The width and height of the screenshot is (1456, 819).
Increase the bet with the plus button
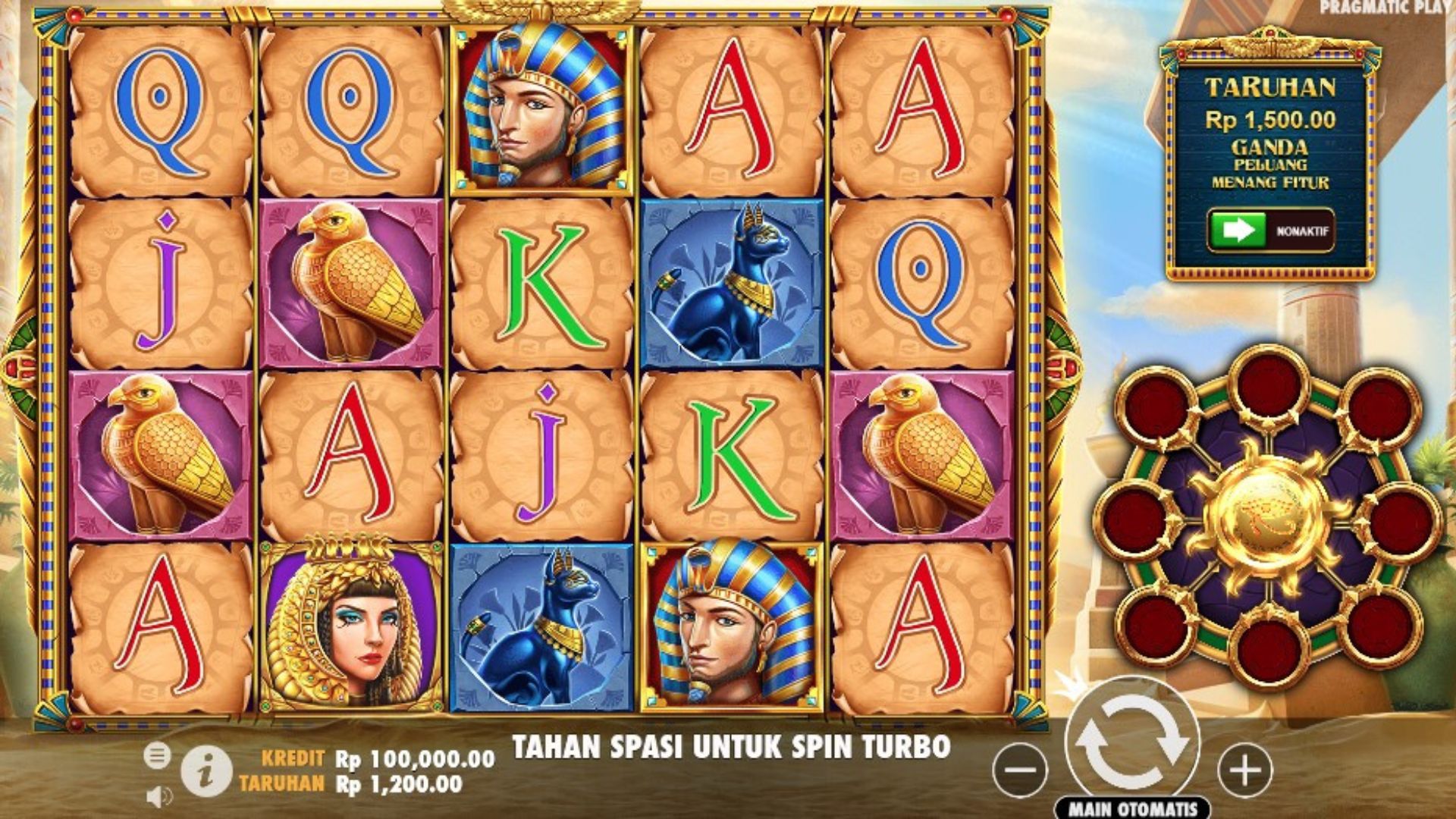(1244, 770)
